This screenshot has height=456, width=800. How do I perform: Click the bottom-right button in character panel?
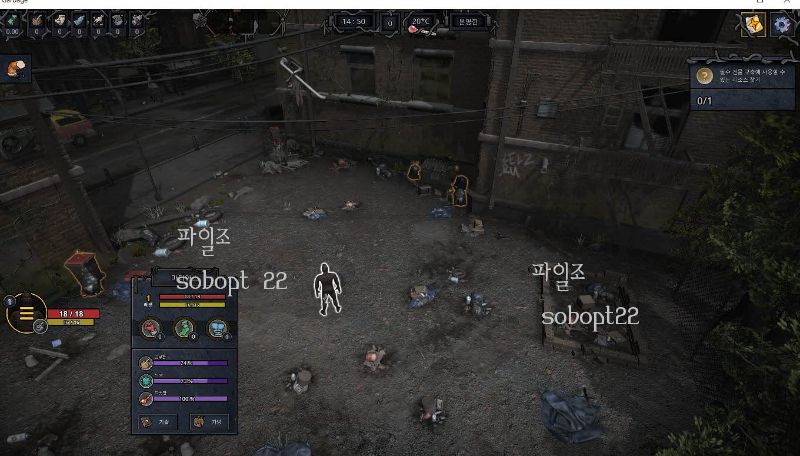click(210, 422)
